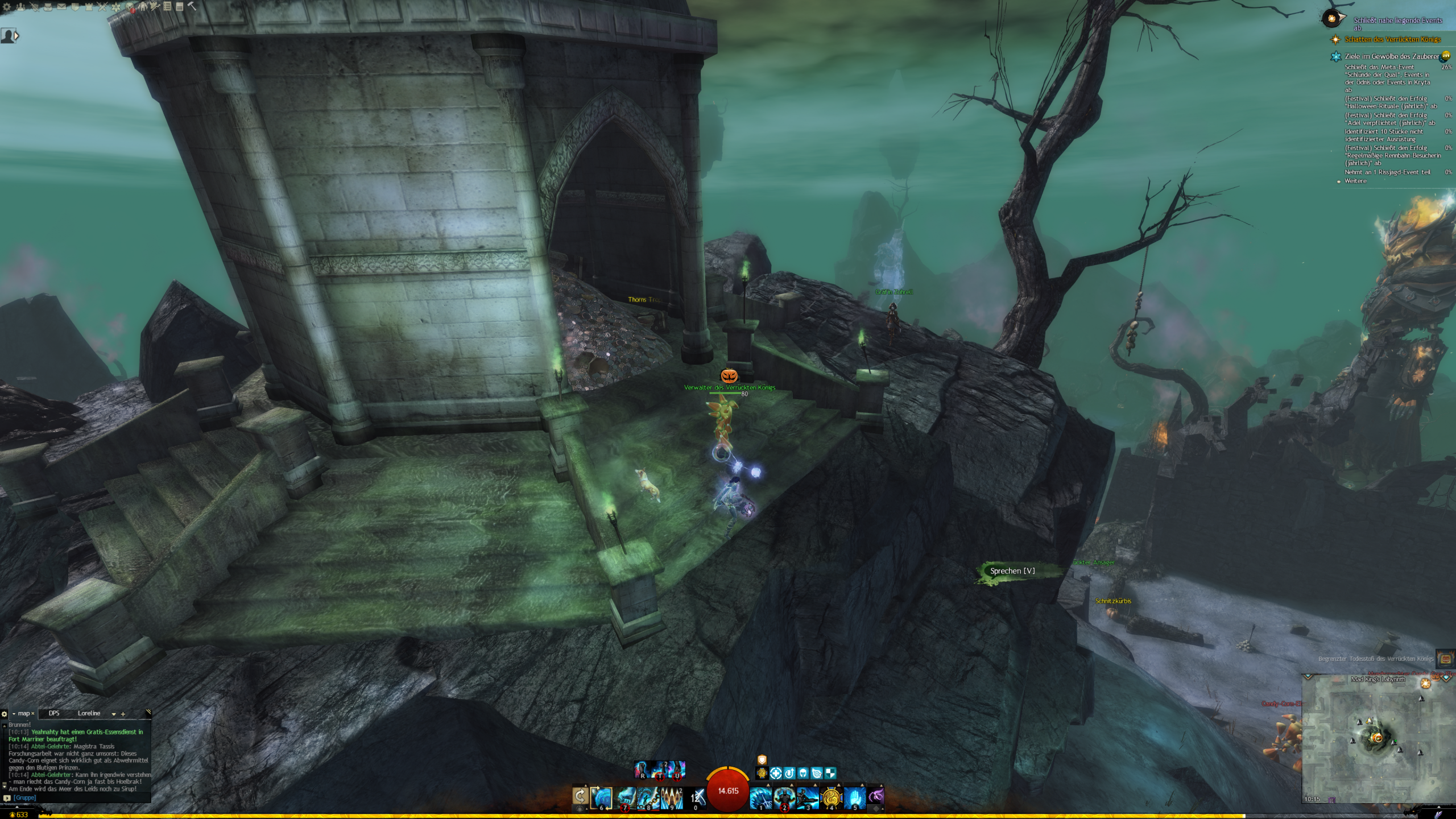Switch to the Loreline chat tab

89,713
